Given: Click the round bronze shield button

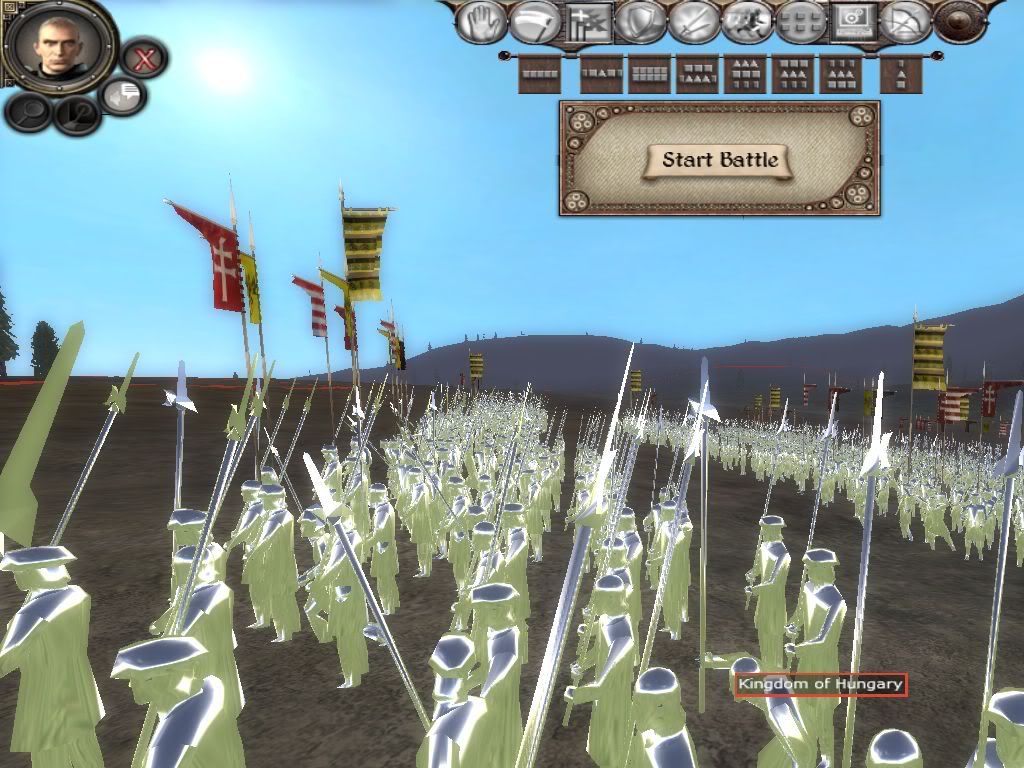Looking at the screenshot, I should (x=961, y=22).
